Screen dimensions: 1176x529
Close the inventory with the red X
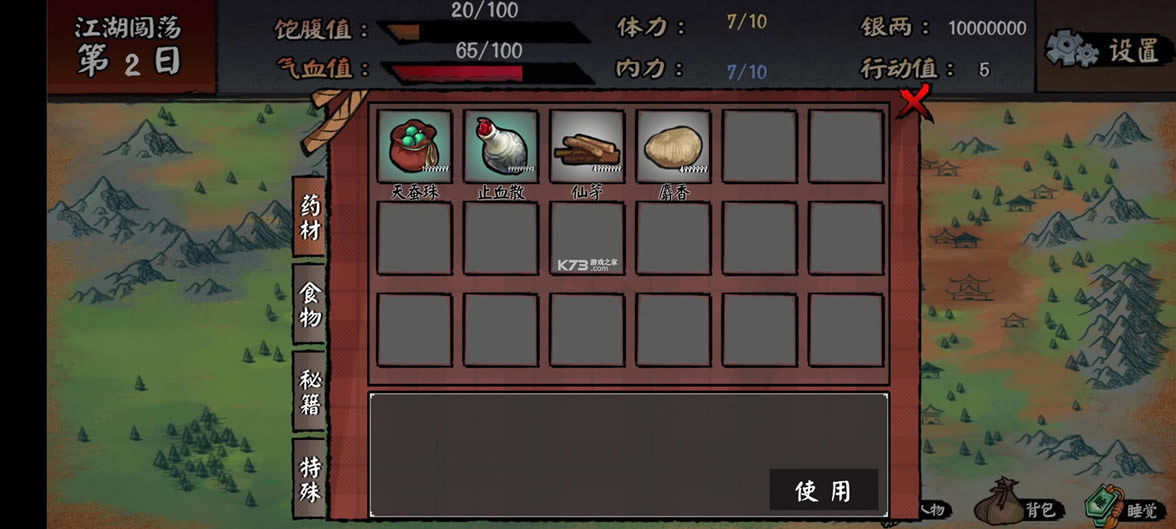click(x=914, y=101)
